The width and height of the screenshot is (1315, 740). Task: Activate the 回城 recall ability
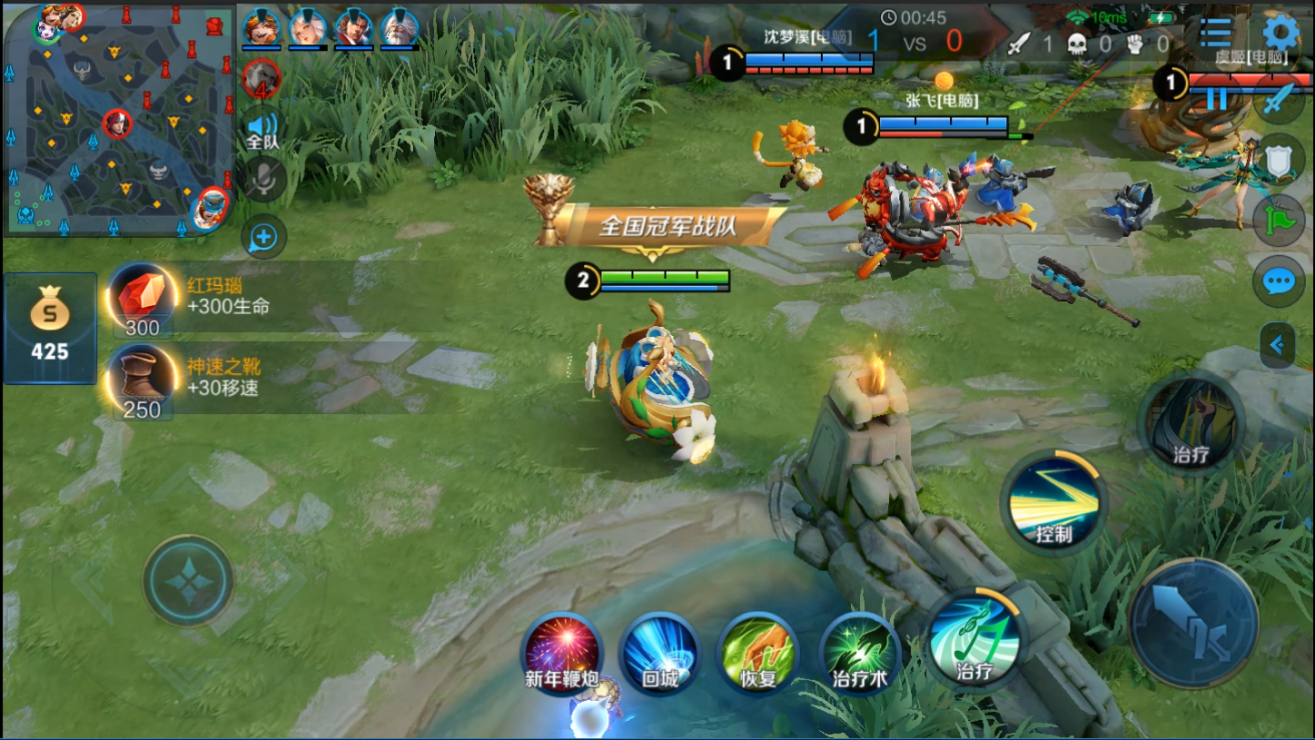tap(660, 651)
